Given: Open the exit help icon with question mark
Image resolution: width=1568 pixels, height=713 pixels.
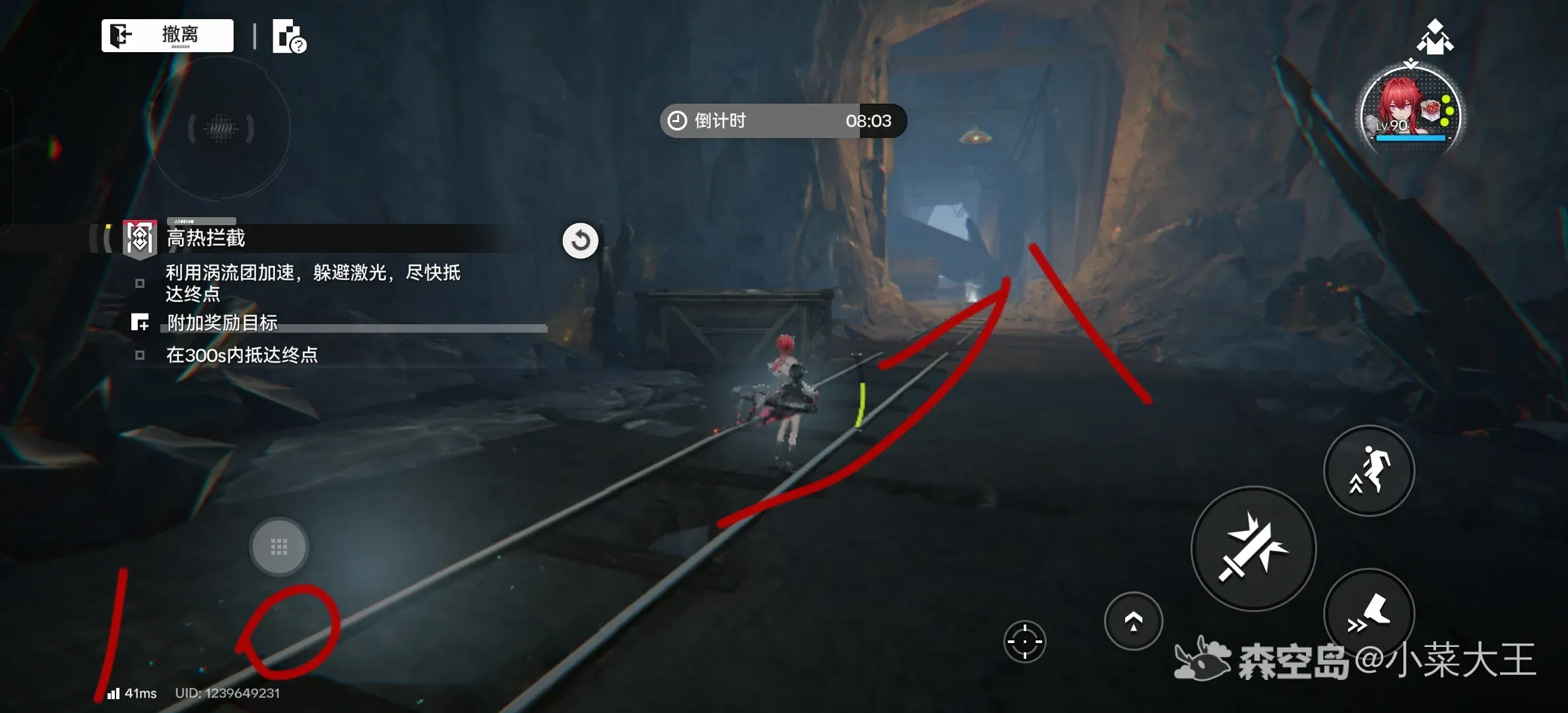Looking at the screenshot, I should coord(289,36).
